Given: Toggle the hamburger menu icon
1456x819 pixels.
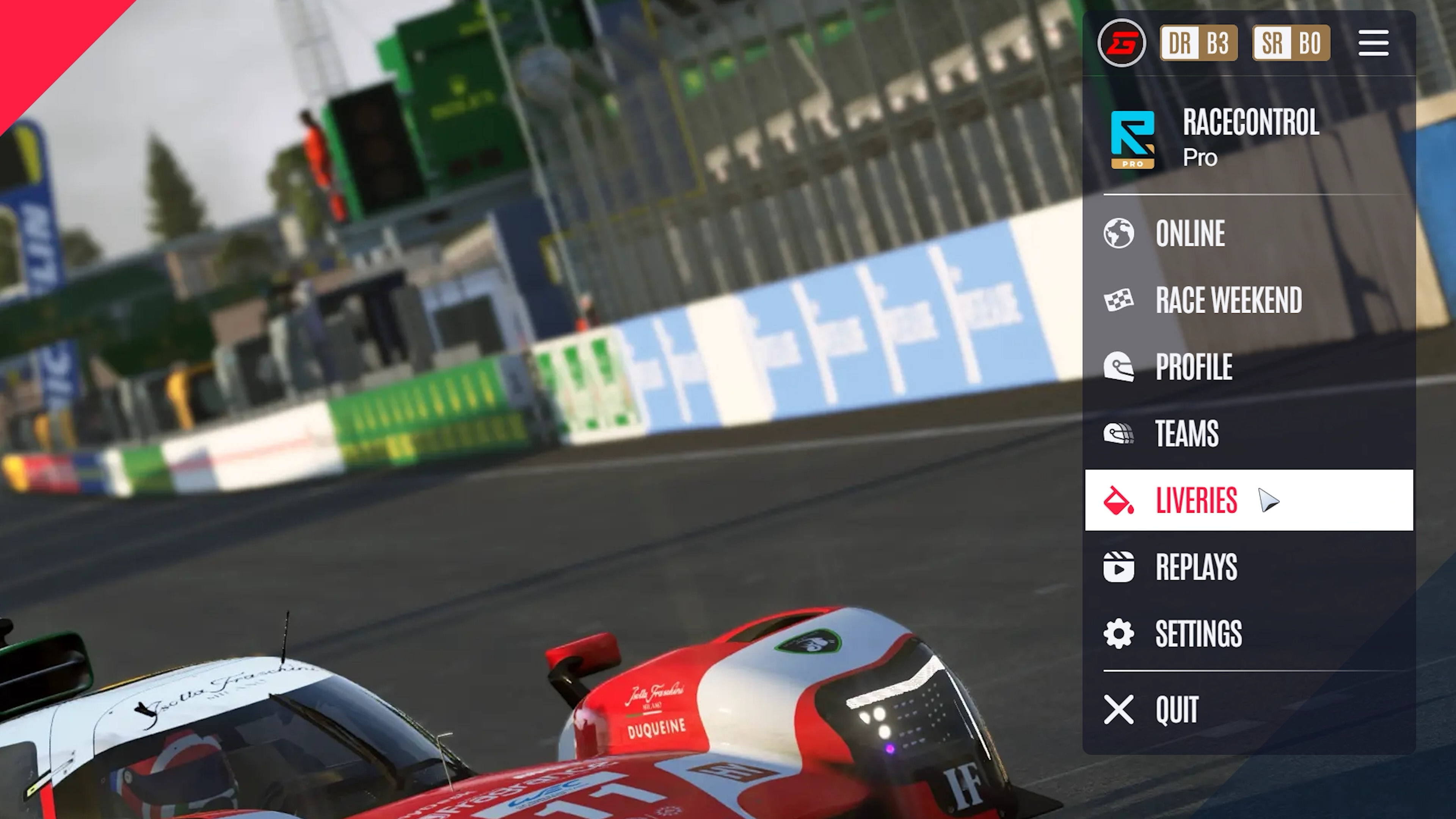Looking at the screenshot, I should pyautogui.click(x=1373, y=43).
